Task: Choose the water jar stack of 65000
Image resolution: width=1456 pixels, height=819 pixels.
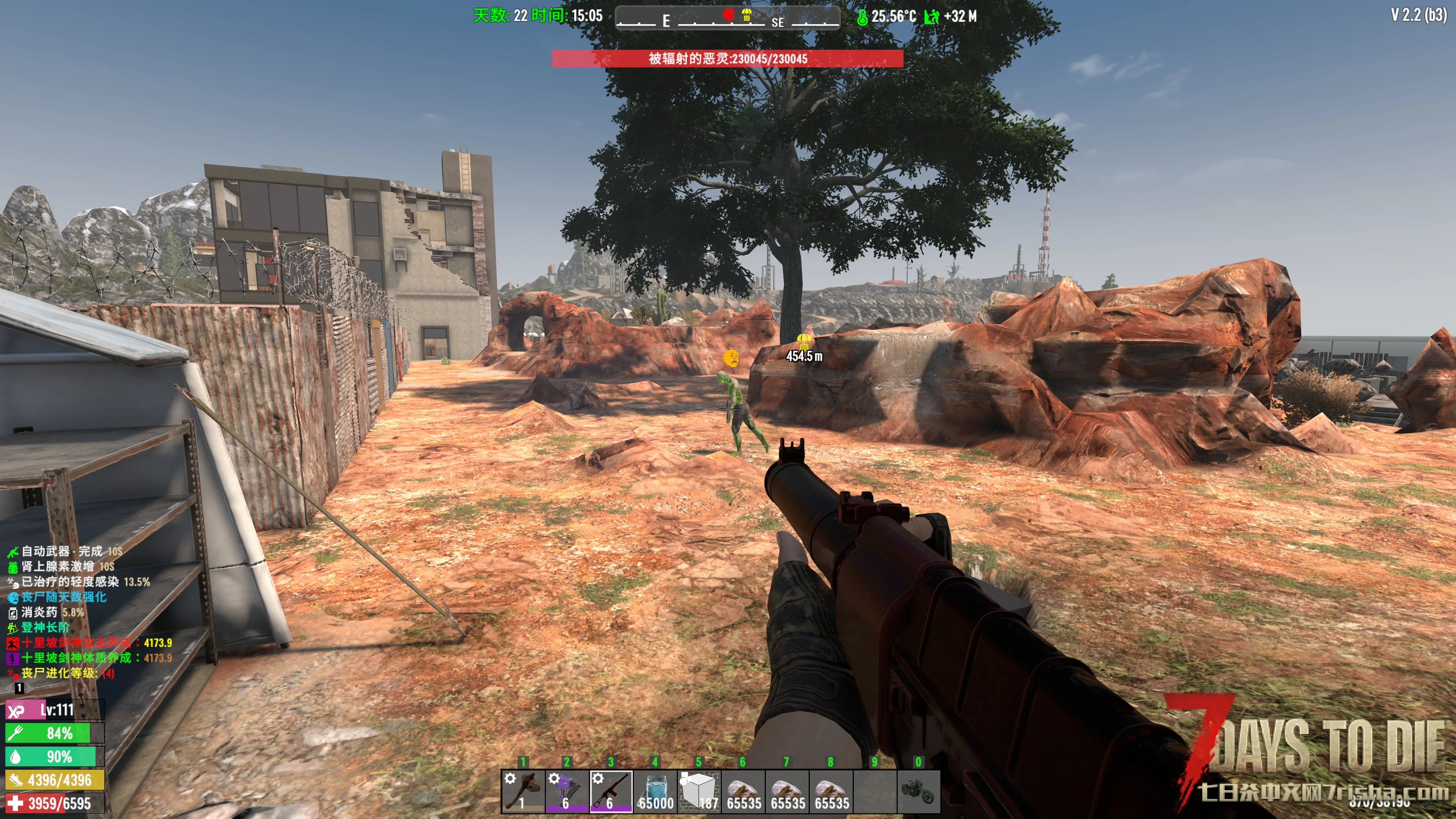Action: 655,791
